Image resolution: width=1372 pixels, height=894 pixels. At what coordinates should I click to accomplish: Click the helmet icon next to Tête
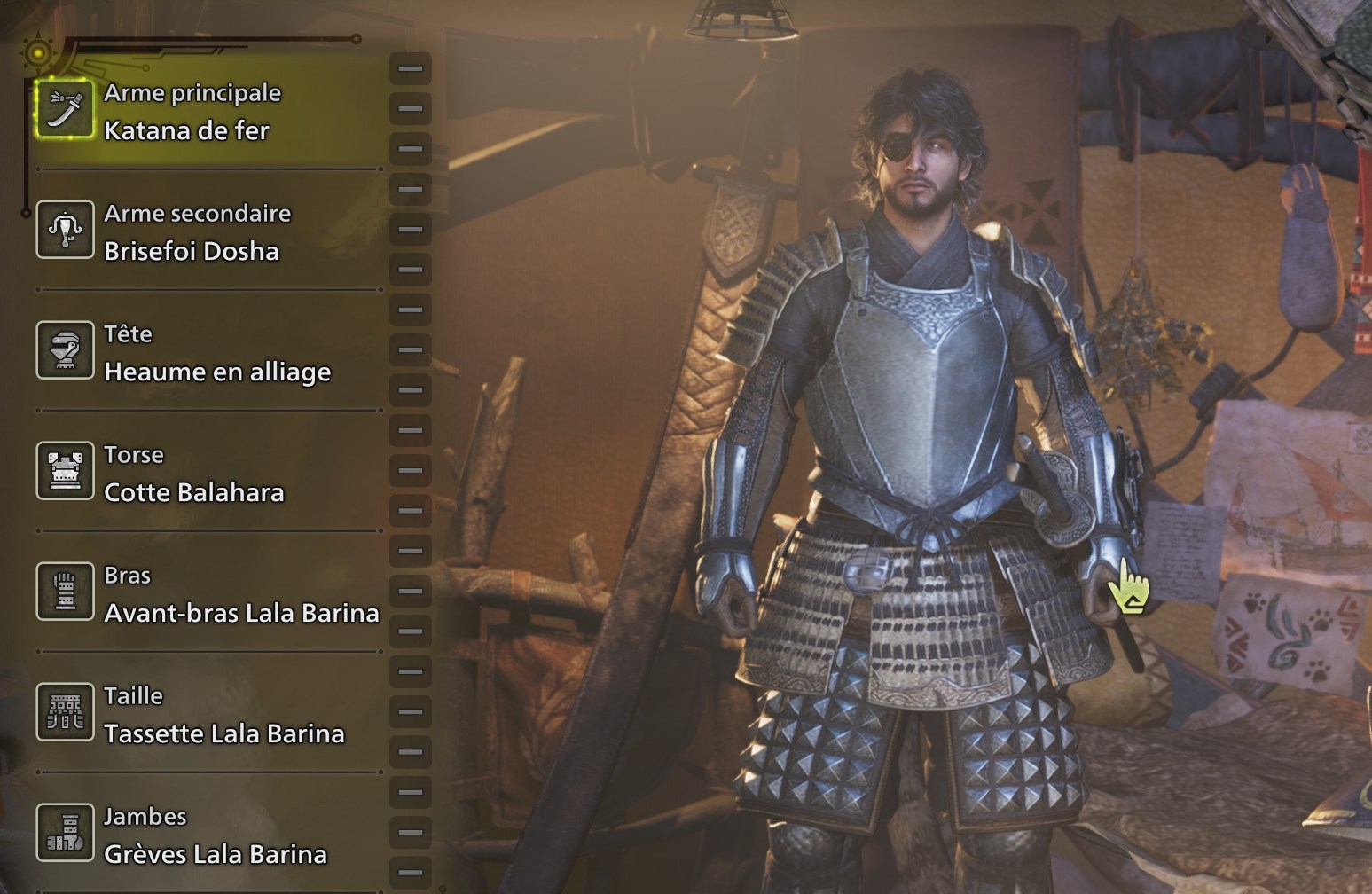click(65, 350)
